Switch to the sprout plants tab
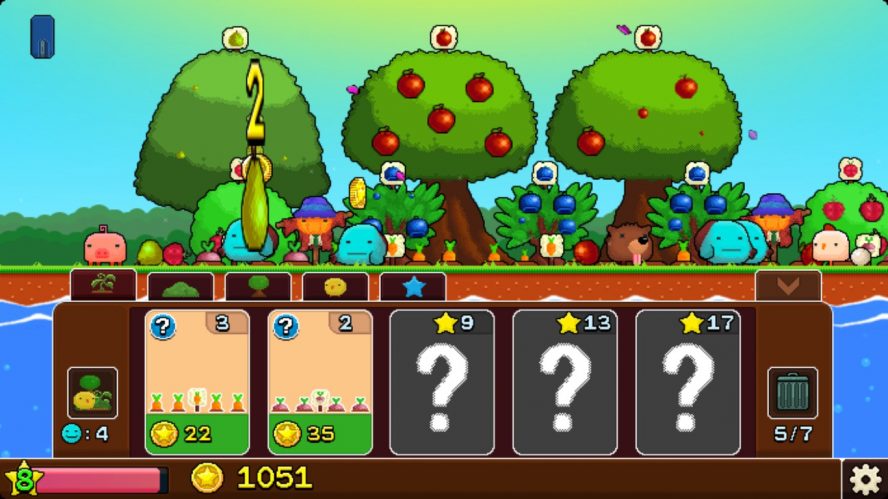 coord(103,286)
